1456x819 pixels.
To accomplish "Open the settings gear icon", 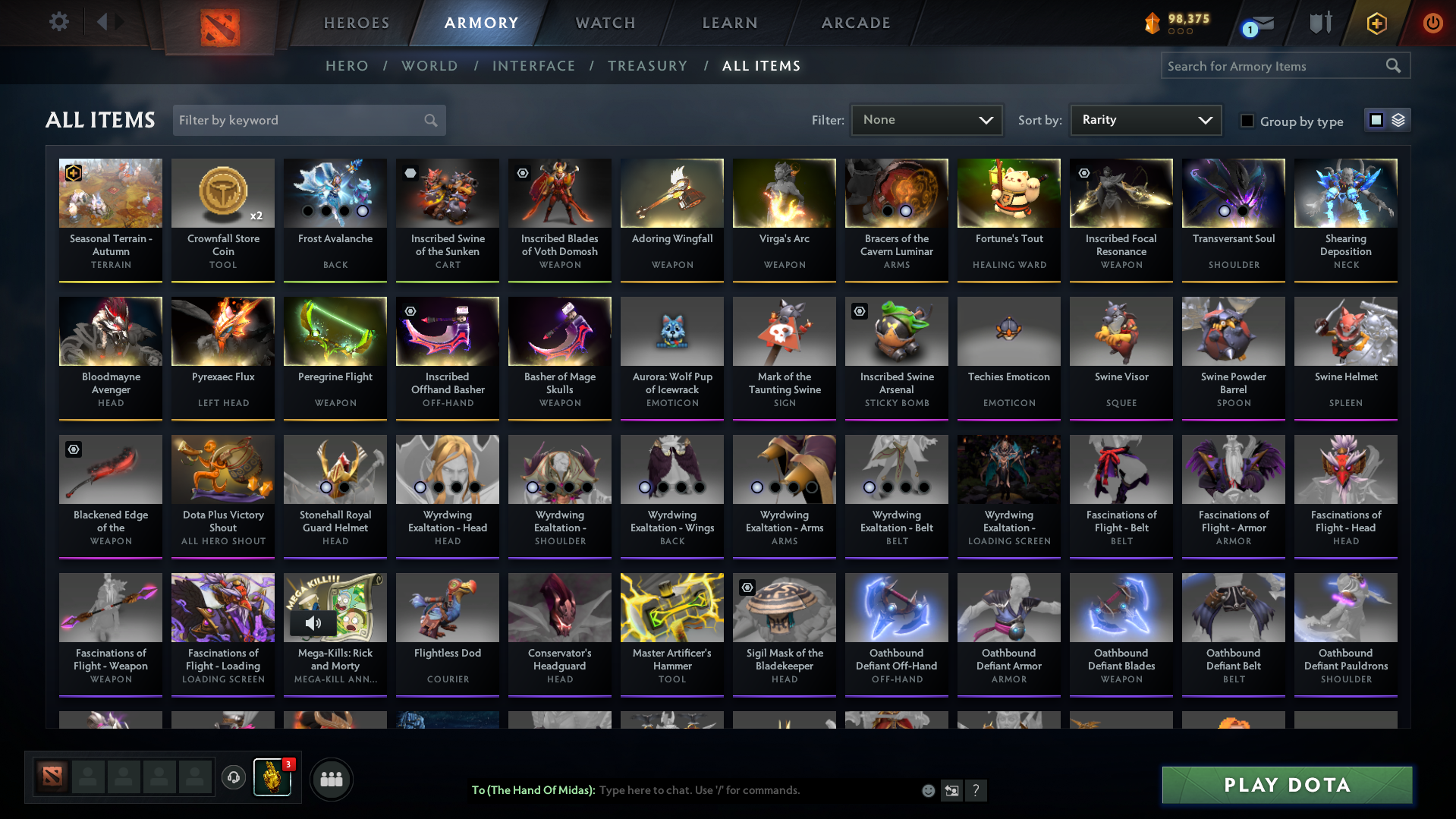I will [59, 22].
